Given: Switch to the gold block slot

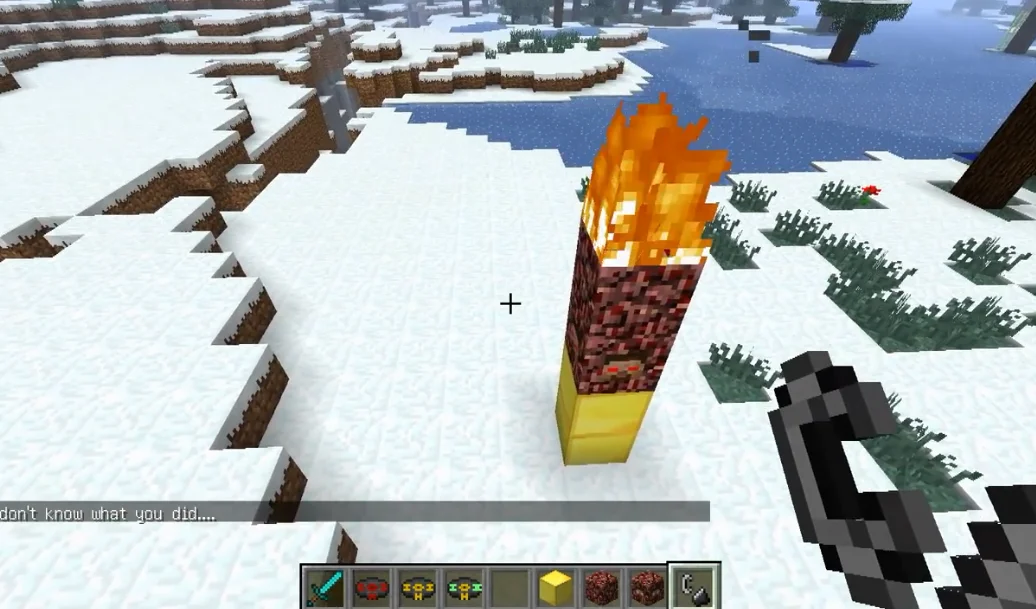Looking at the screenshot, I should pos(555,588).
